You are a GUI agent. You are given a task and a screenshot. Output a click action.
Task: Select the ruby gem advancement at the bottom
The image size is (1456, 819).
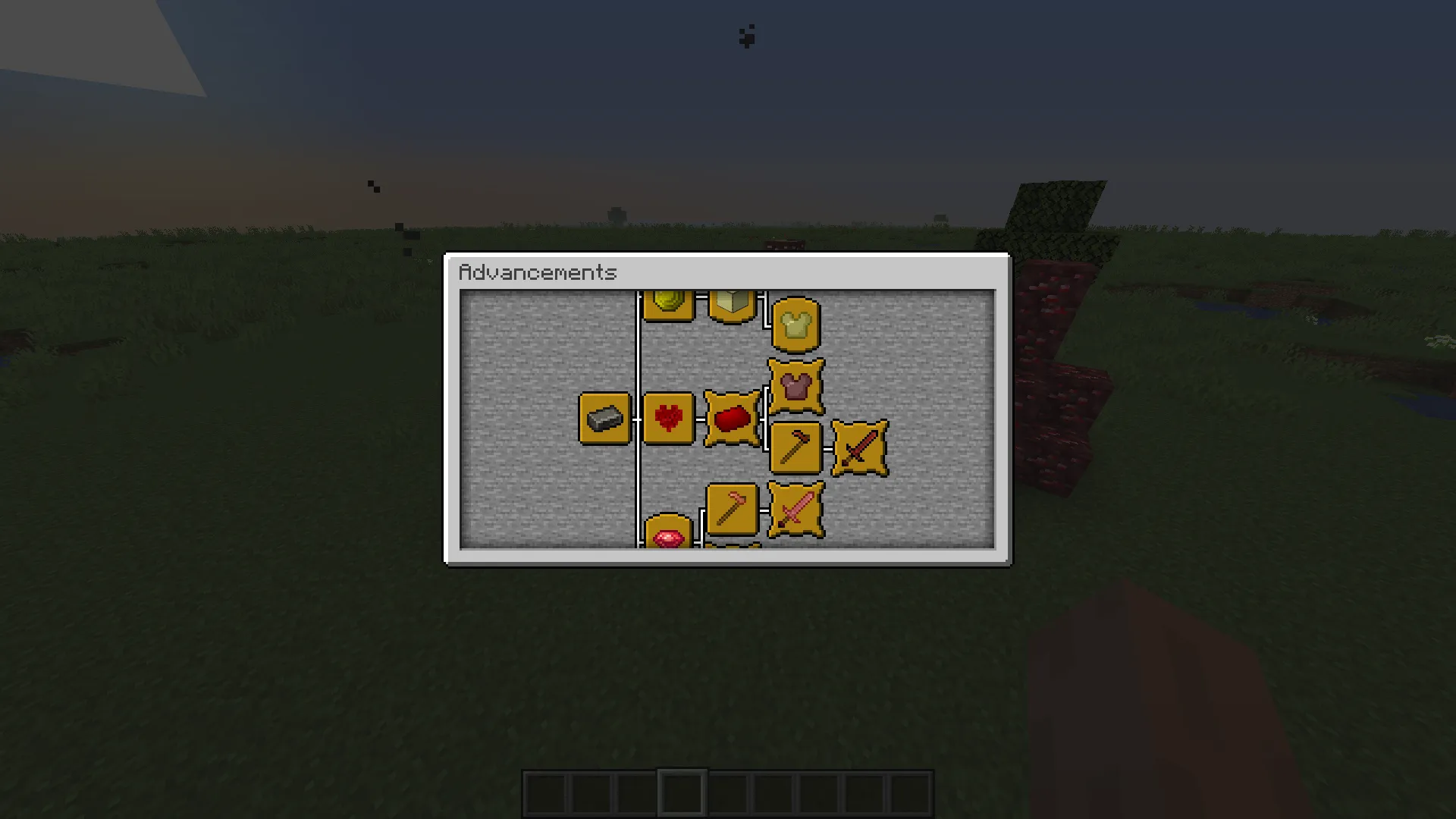coord(668,538)
